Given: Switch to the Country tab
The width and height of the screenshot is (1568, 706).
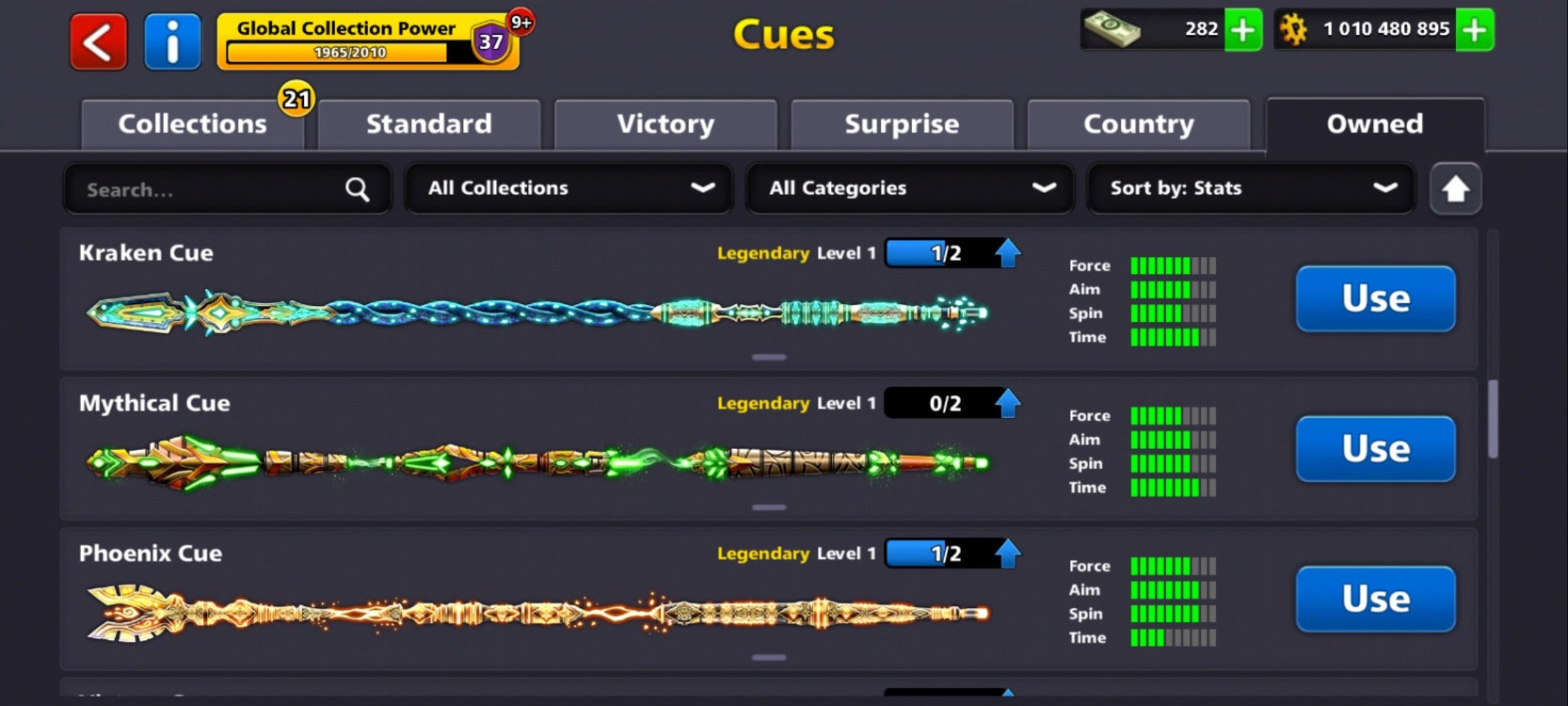Looking at the screenshot, I should pyautogui.click(x=1139, y=123).
